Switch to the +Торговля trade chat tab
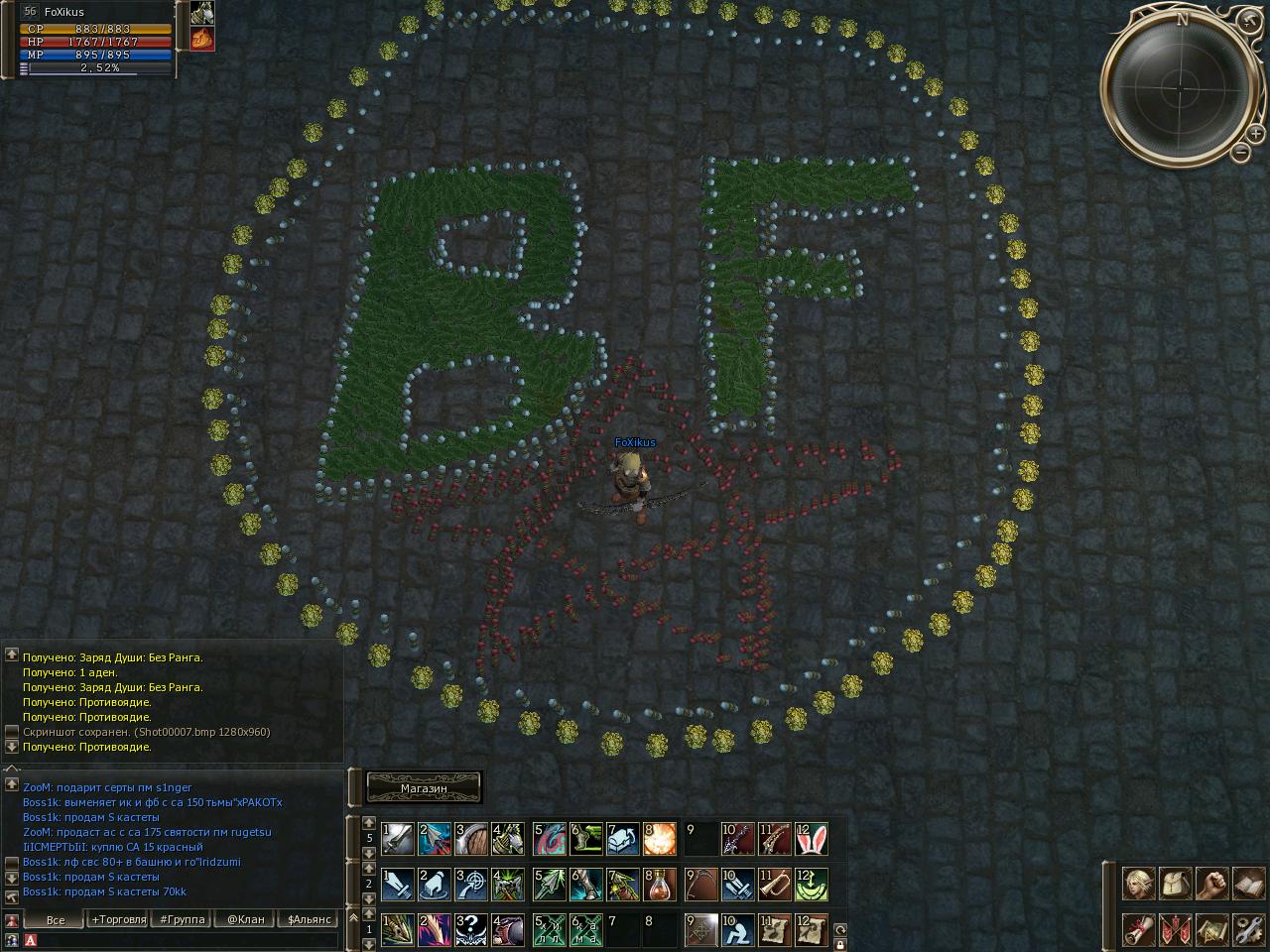Image resolution: width=1270 pixels, height=952 pixels. tap(118, 920)
